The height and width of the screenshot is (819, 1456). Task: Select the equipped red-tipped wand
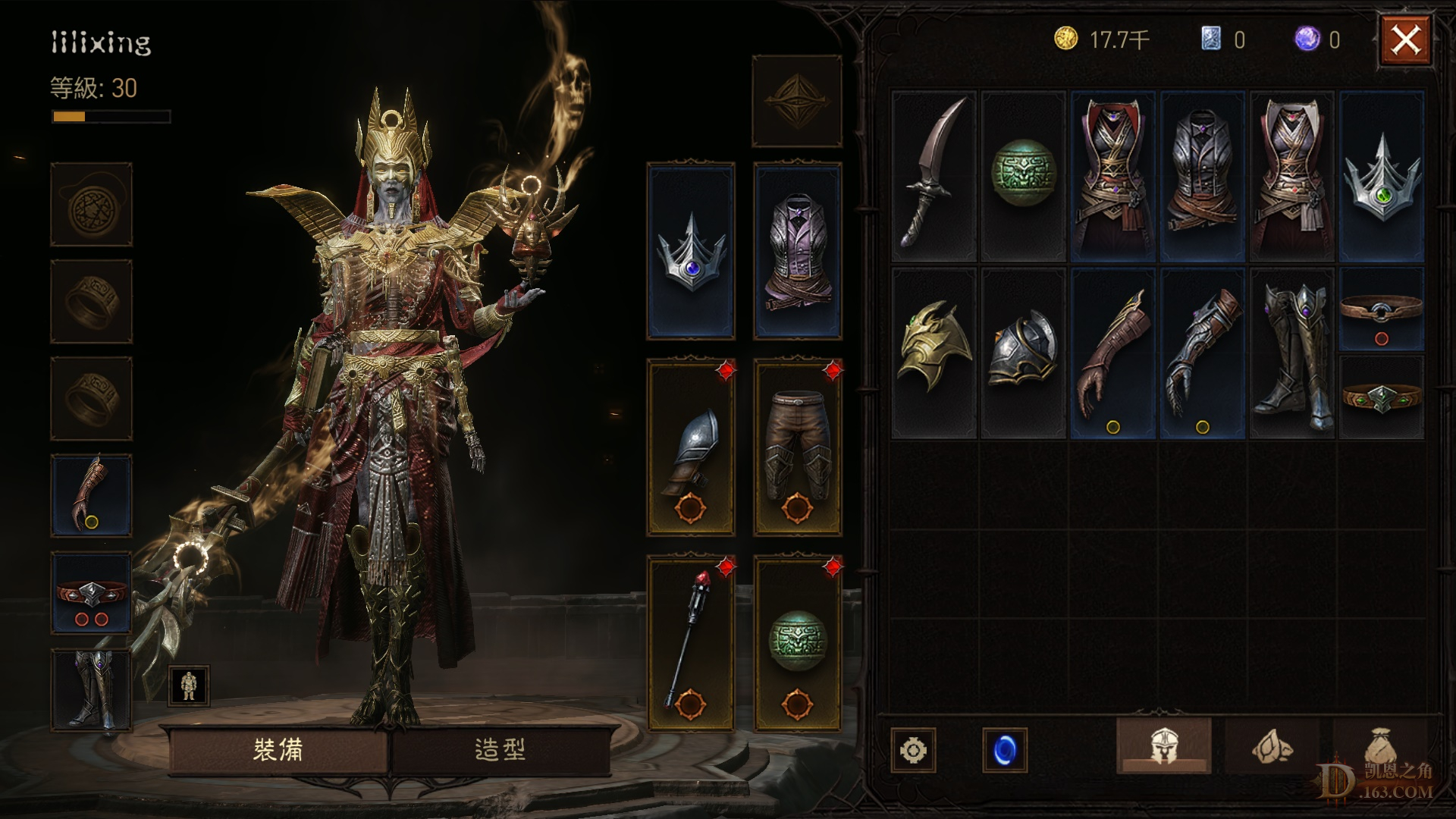point(691,645)
